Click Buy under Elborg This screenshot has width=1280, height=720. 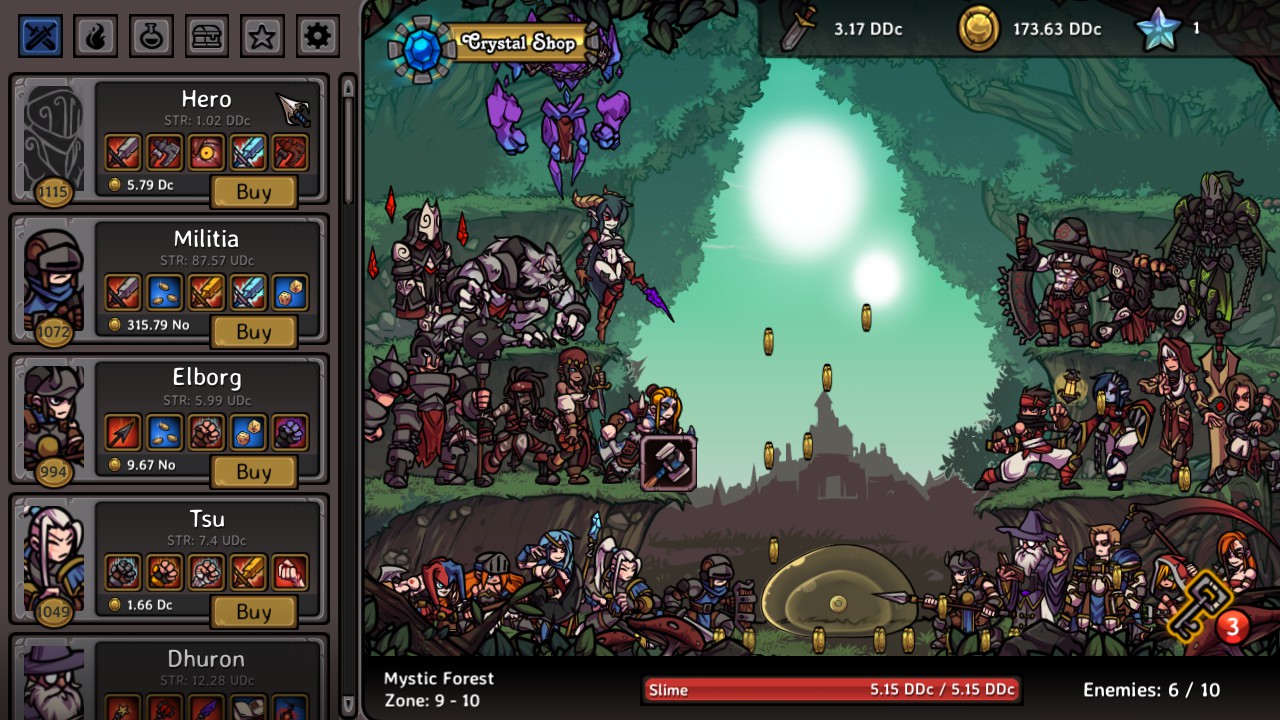tap(253, 472)
